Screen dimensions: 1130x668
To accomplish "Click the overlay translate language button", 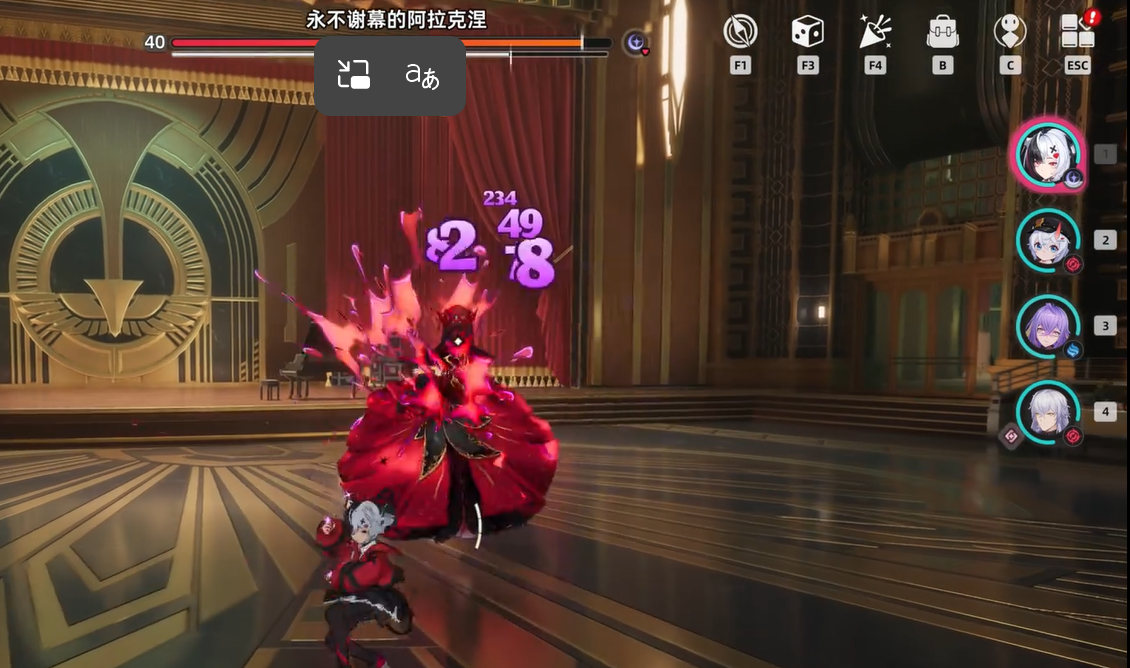I will point(422,75).
